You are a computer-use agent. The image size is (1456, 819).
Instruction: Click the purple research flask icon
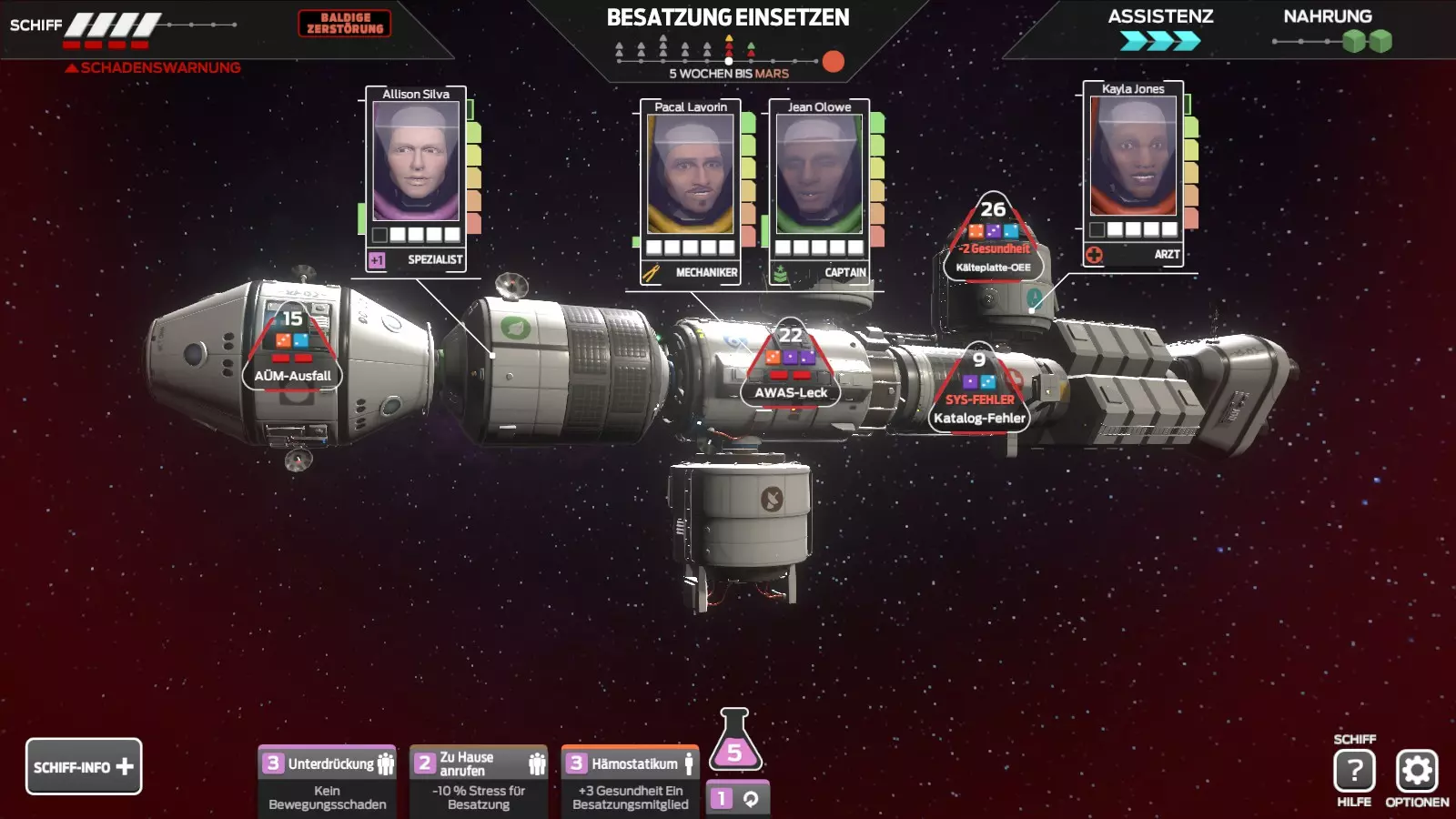734,742
